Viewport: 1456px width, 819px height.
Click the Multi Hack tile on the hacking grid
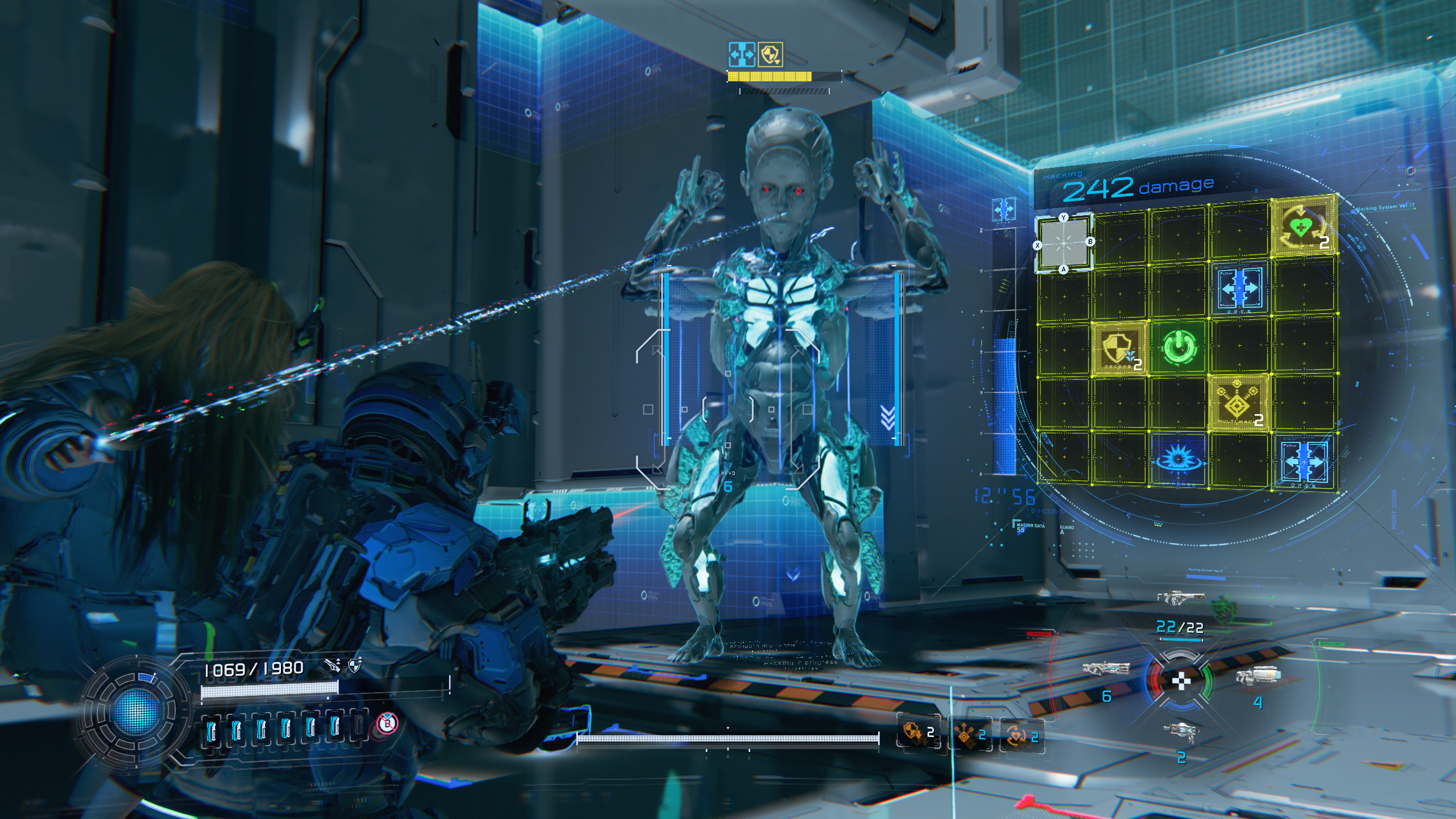1239,403
